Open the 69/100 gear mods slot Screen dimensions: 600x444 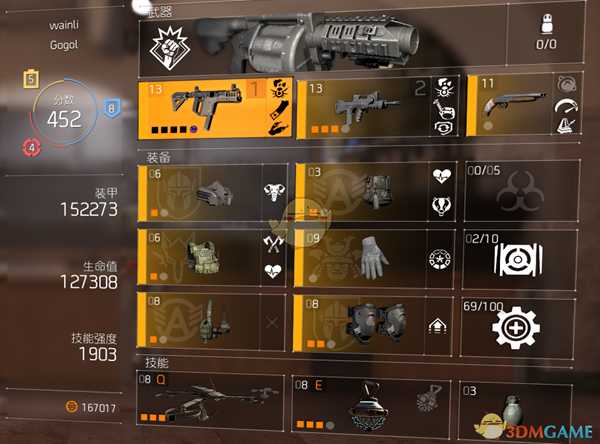(521, 320)
